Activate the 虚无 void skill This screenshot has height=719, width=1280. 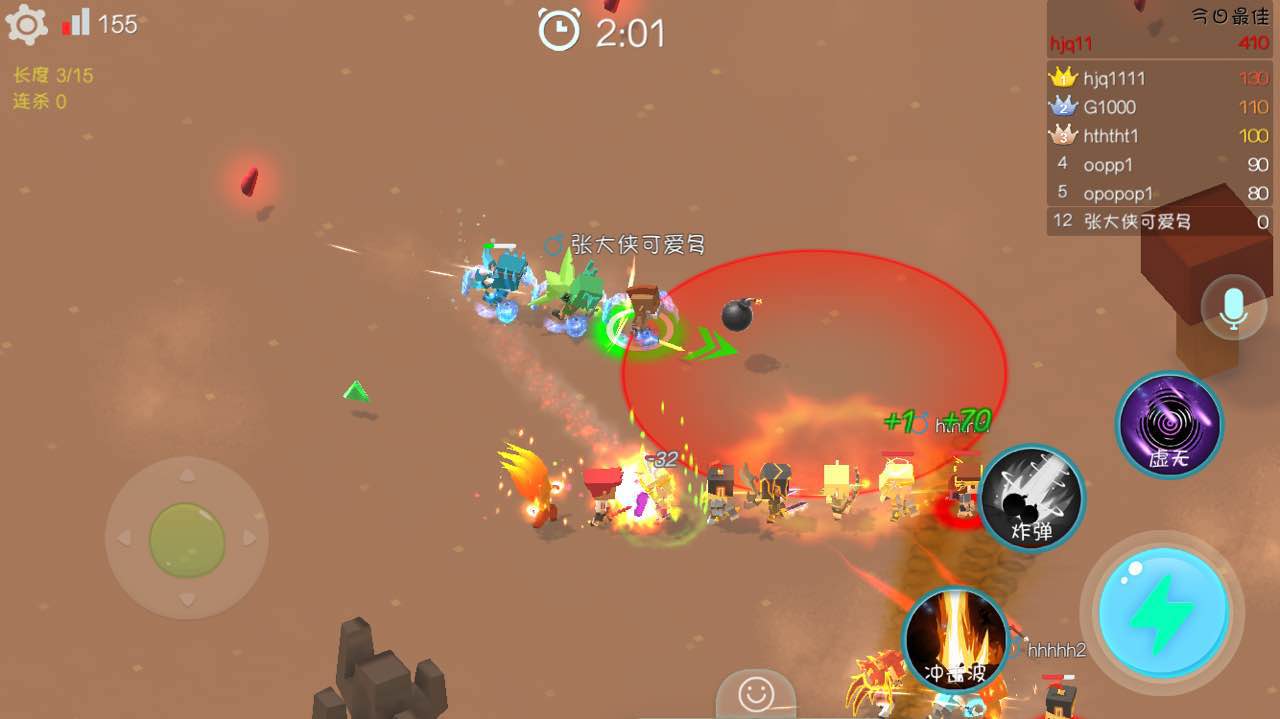pos(1169,424)
